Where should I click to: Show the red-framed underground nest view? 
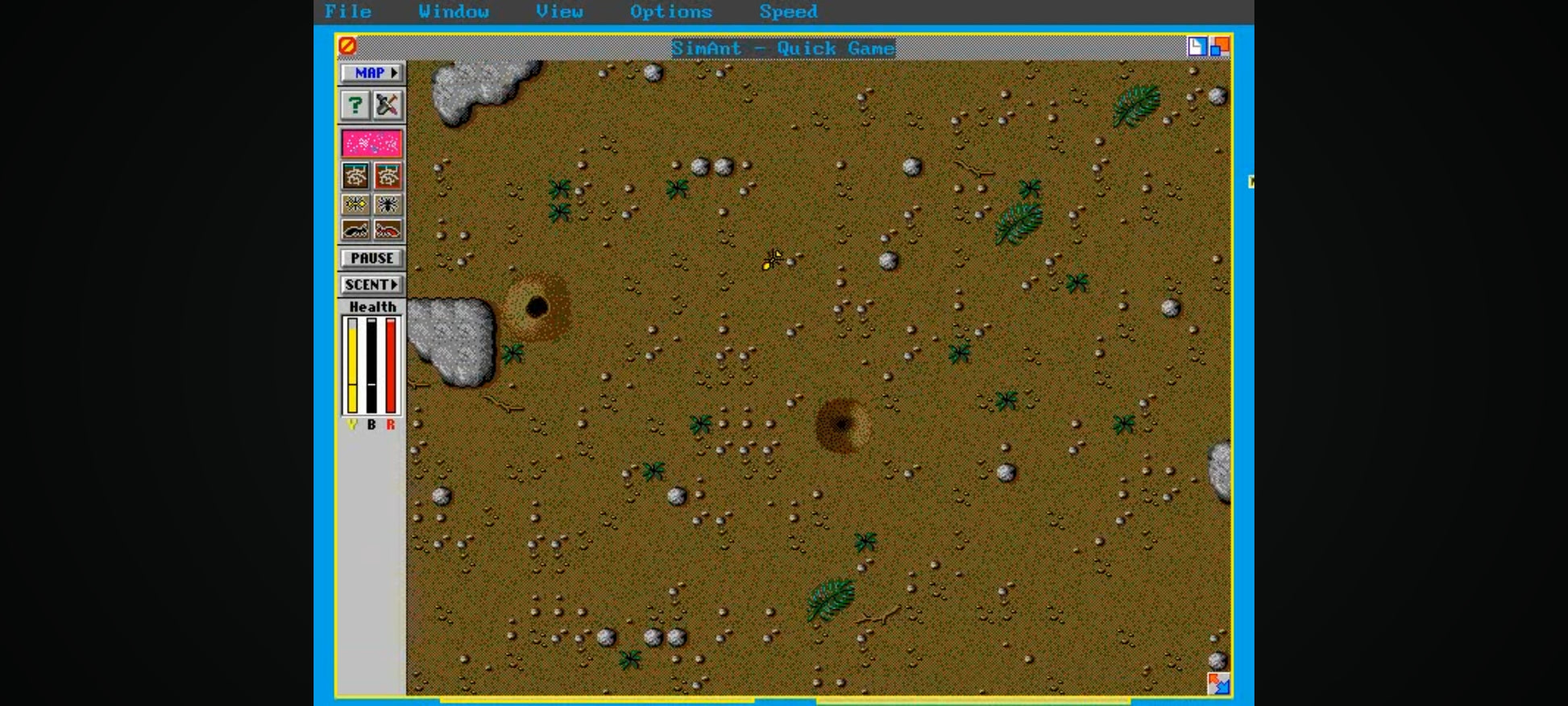[388, 176]
